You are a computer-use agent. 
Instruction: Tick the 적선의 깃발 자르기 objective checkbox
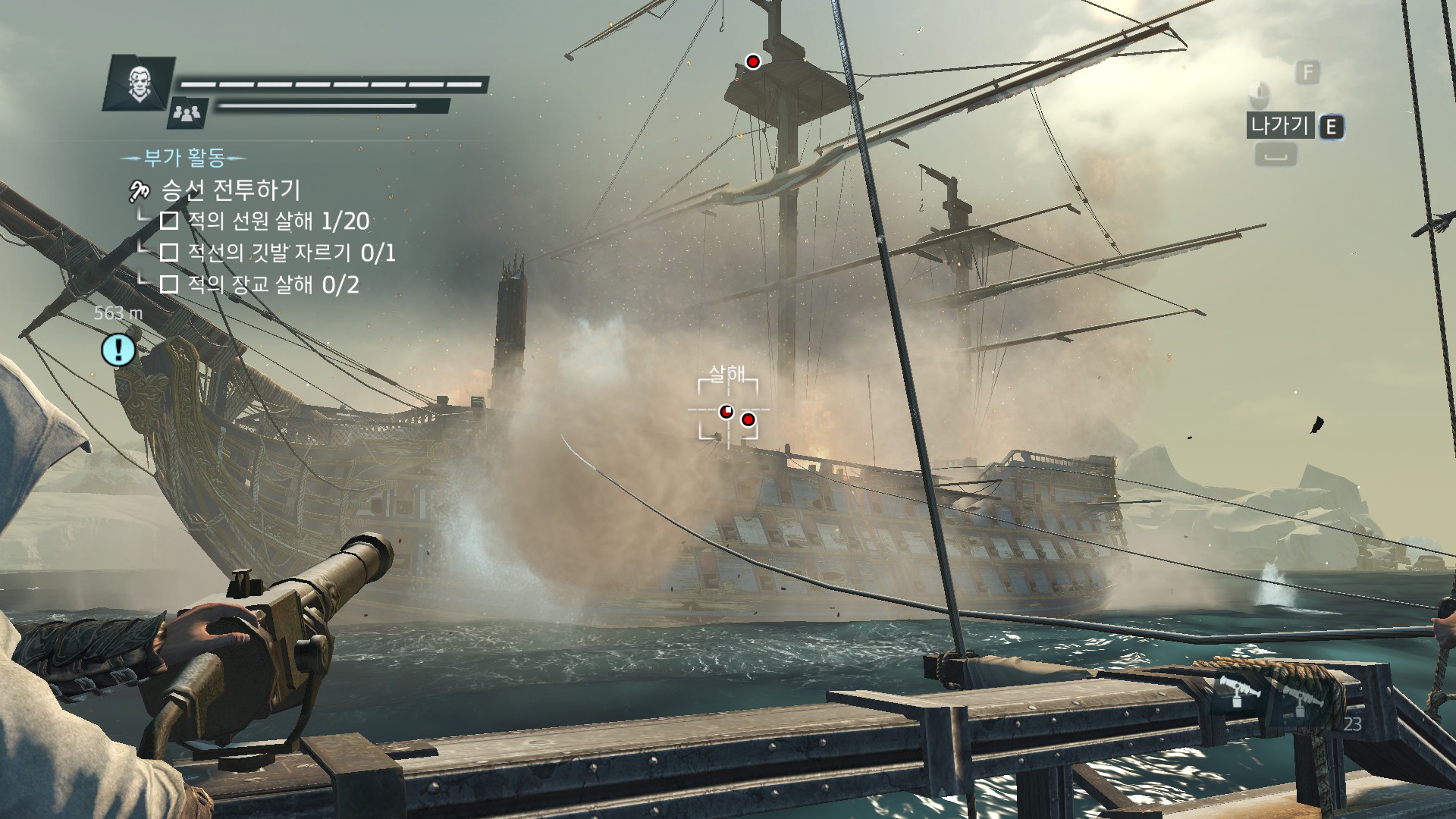[169, 253]
